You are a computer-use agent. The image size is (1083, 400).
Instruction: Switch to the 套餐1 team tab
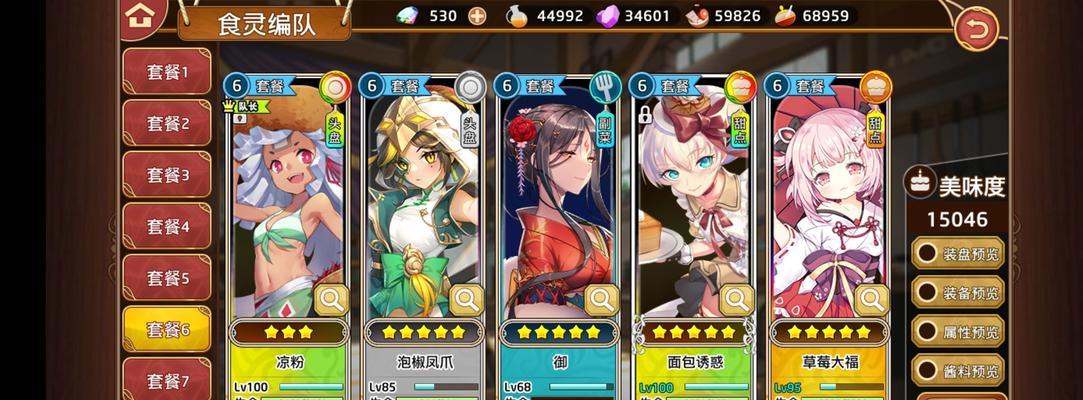pos(166,73)
